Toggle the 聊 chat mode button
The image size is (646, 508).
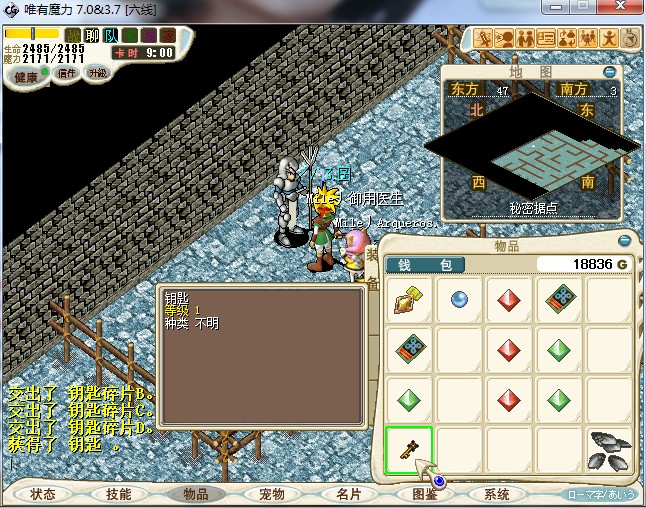tap(92, 35)
